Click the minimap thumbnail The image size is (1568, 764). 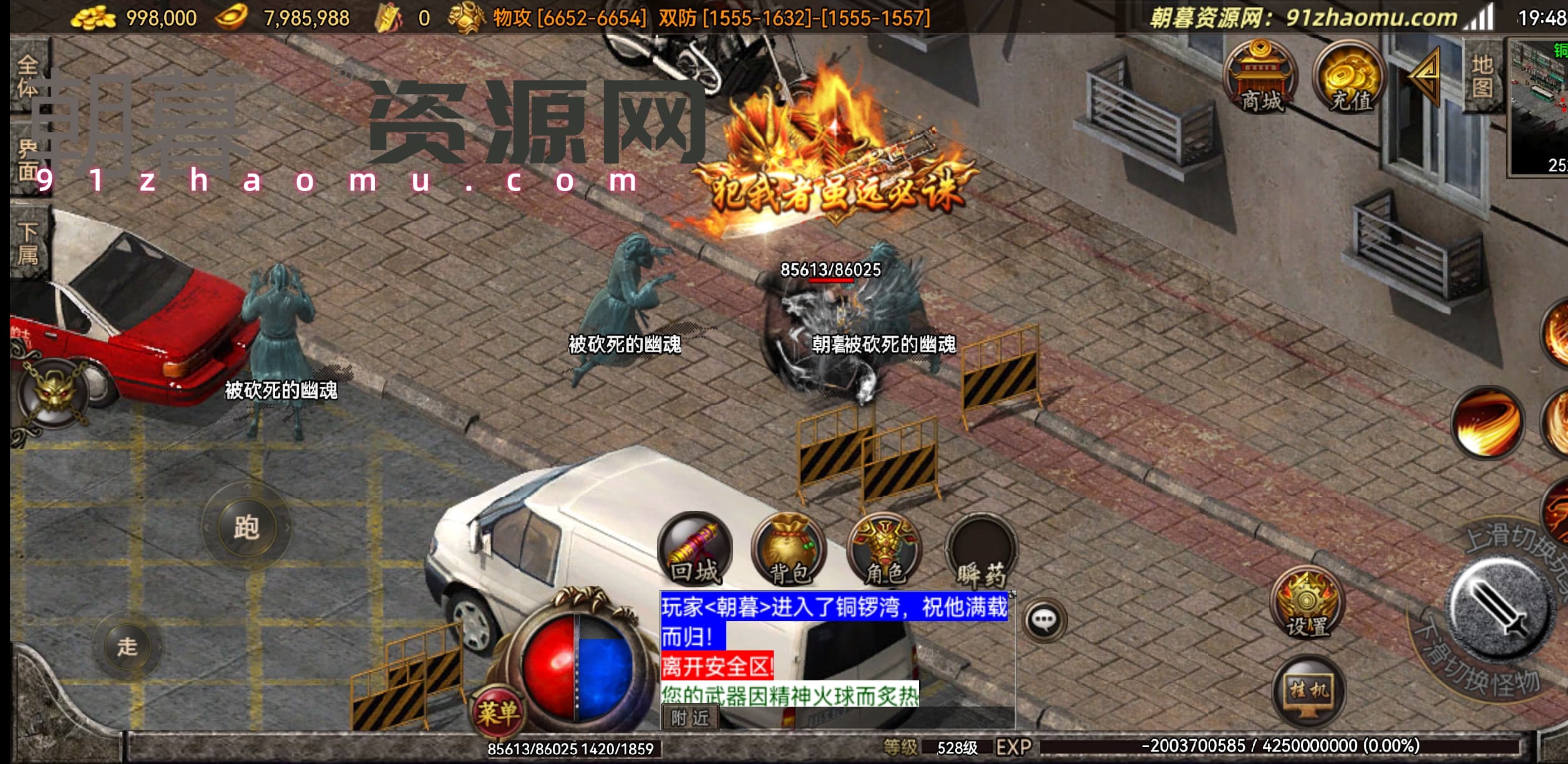[1539, 106]
